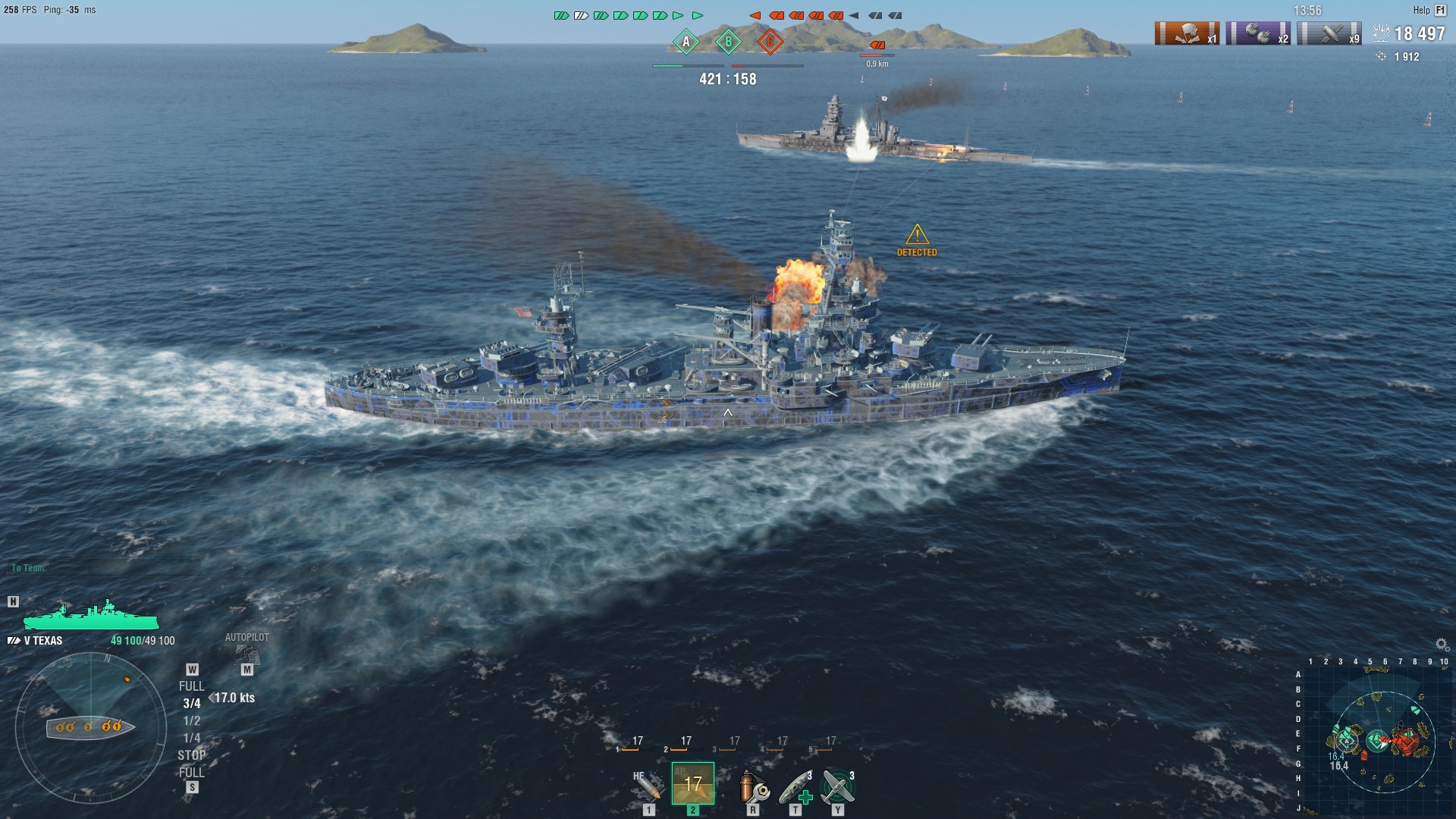Click the V Texas ship health readout

pos(143,639)
